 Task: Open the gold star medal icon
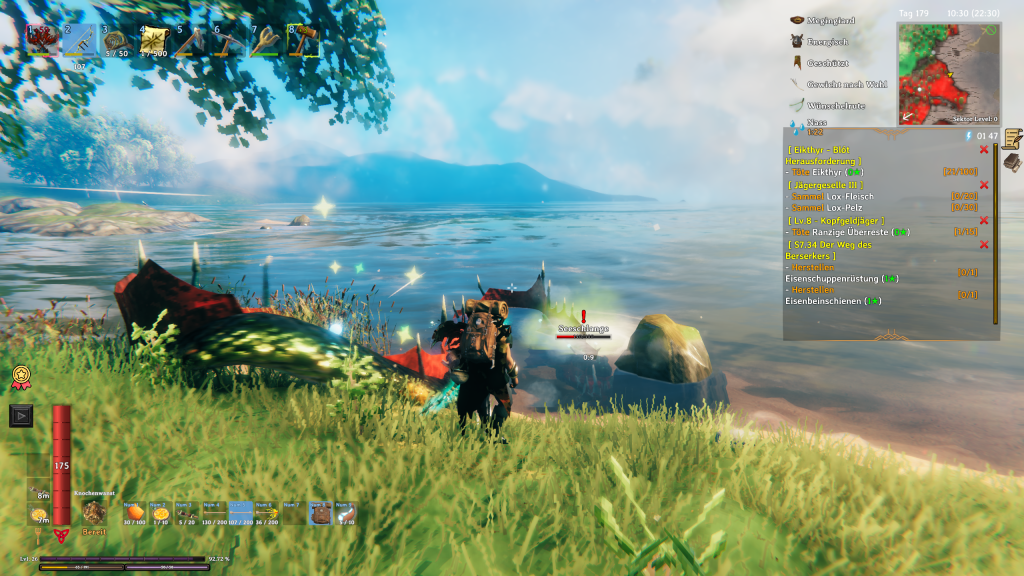[x=19, y=377]
